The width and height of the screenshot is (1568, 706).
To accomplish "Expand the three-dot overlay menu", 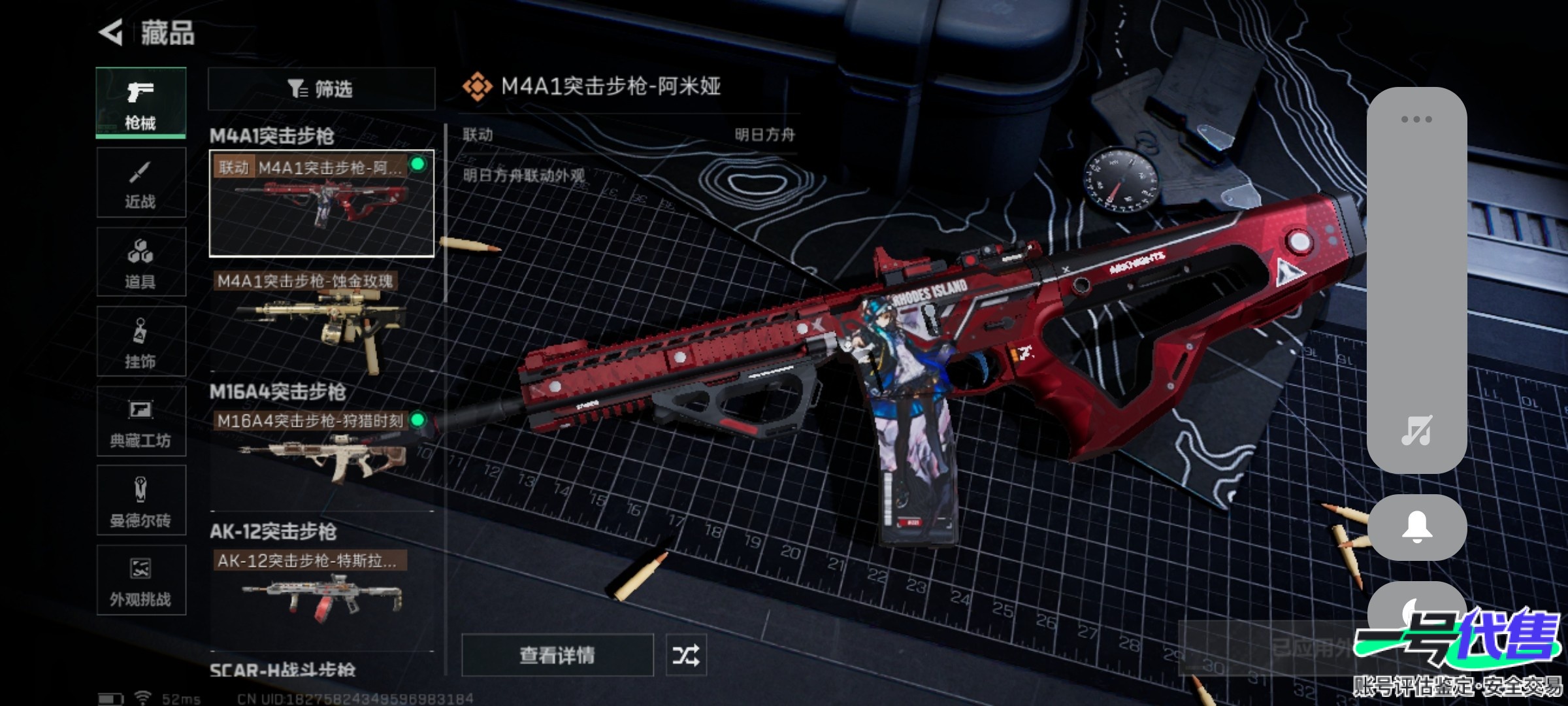I will [1416, 119].
